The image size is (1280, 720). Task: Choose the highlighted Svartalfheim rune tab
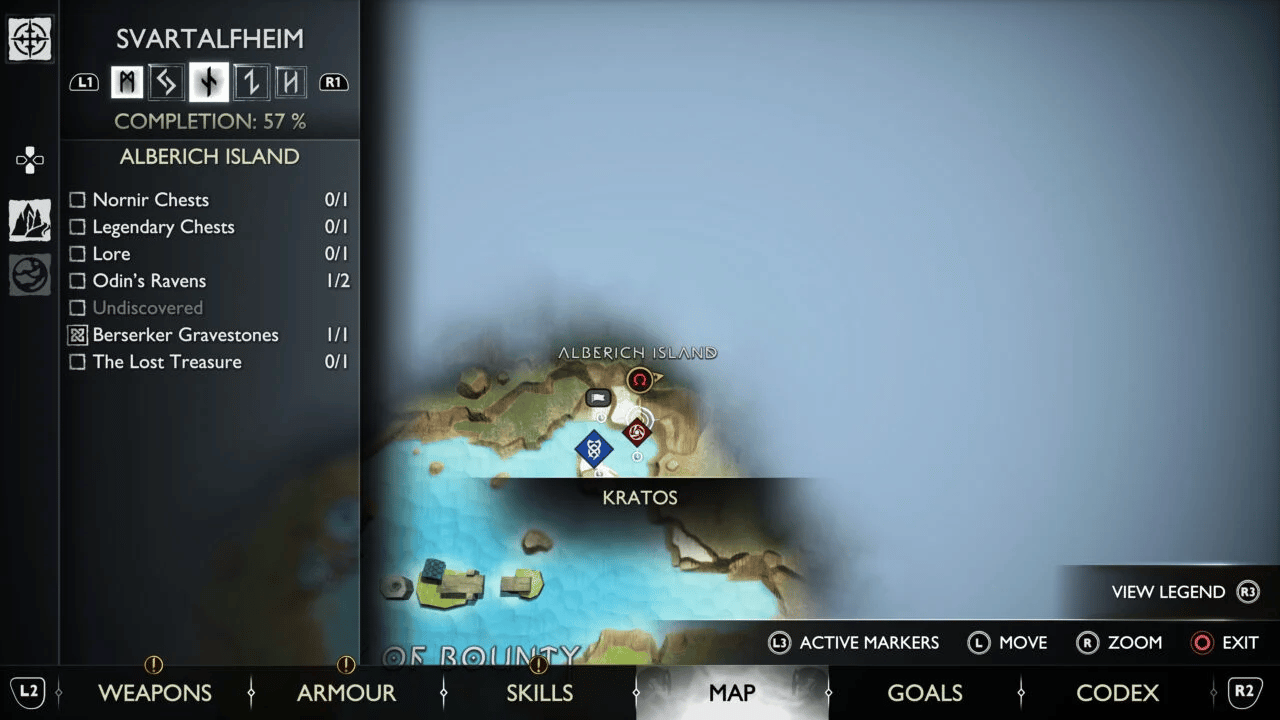208,83
